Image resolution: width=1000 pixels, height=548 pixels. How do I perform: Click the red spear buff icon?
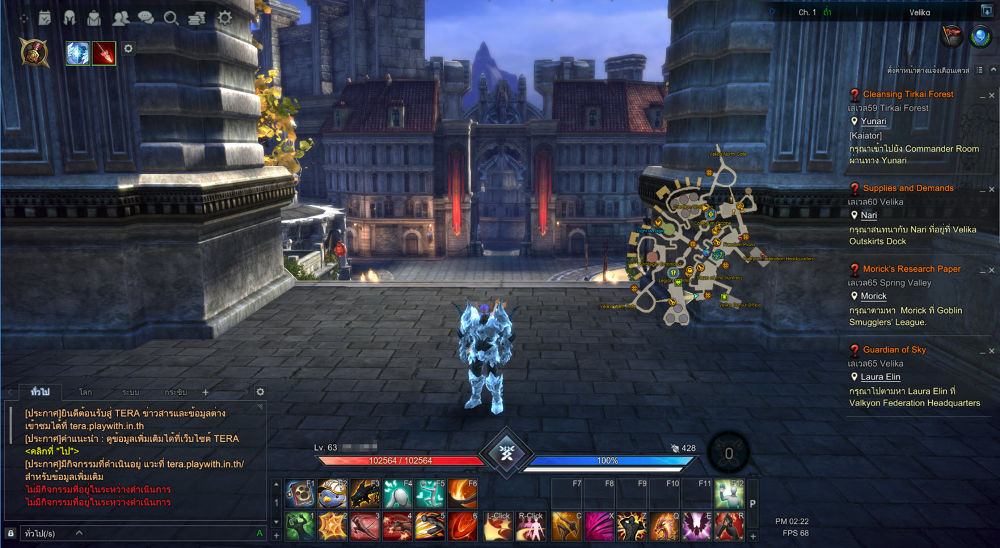pyautogui.click(x=104, y=53)
